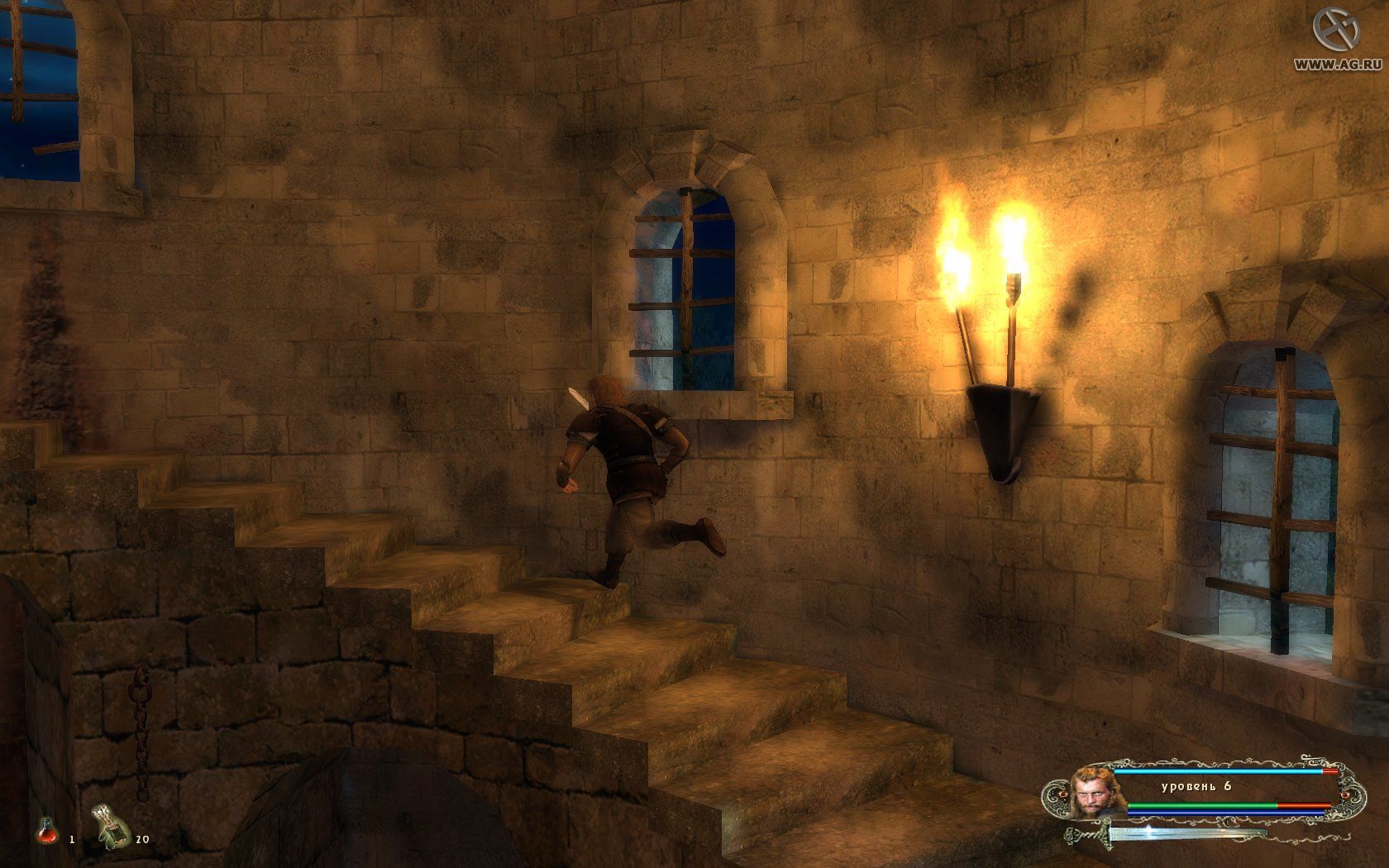Select the red health potion icon
The height and width of the screenshot is (868, 1389).
47,830
